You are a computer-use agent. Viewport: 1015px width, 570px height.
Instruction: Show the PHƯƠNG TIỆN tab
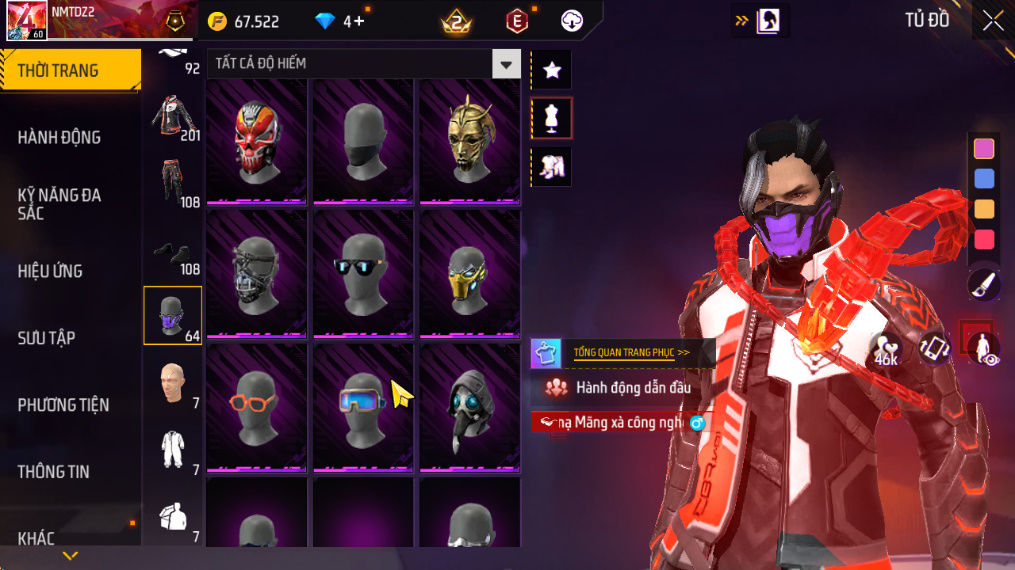pos(63,405)
